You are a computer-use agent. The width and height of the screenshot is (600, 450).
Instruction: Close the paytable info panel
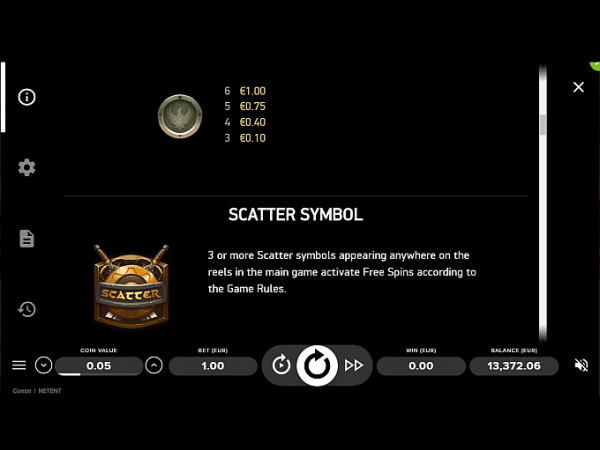coord(578,88)
